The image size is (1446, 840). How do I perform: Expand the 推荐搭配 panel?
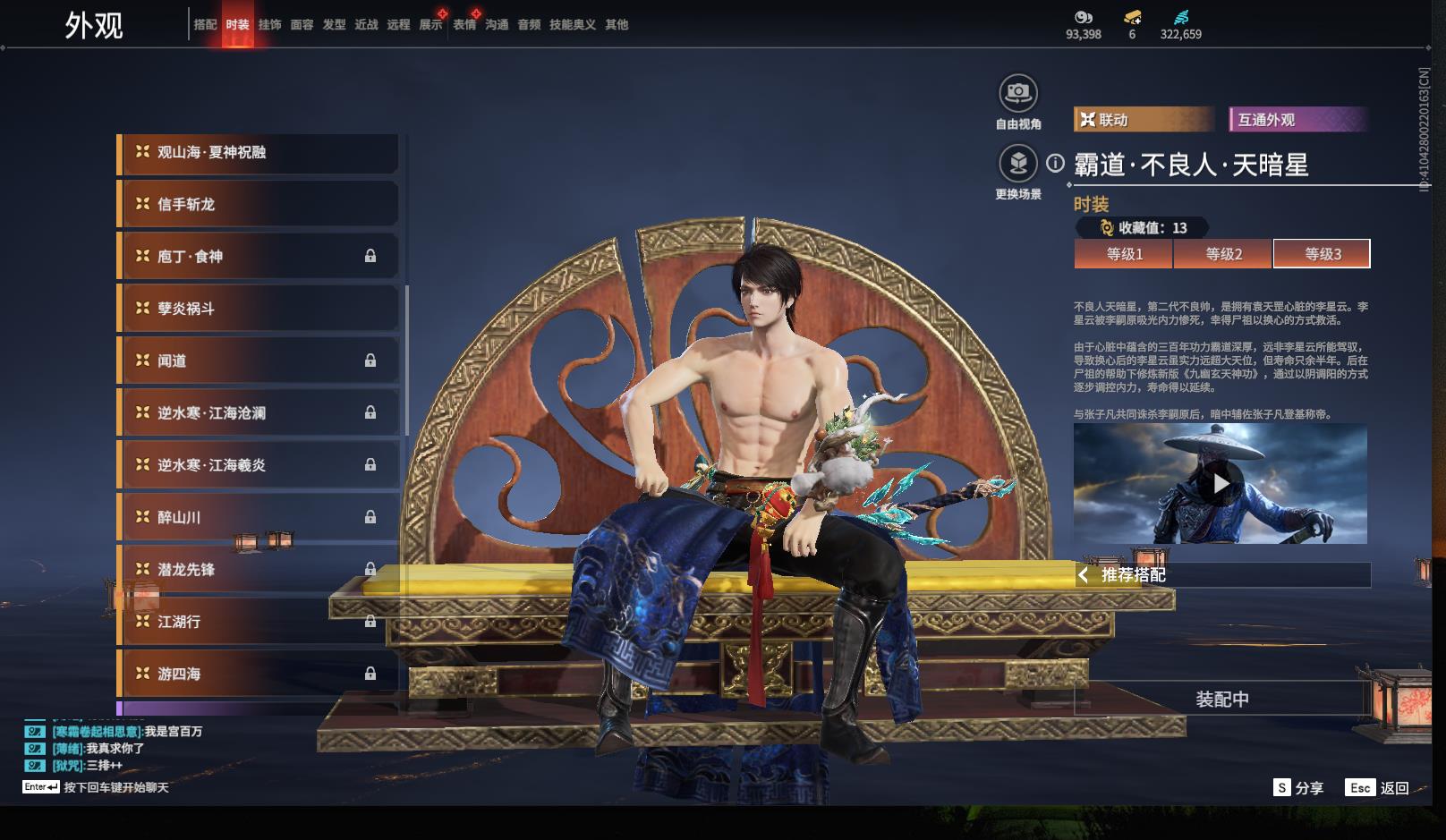coord(1221,575)
